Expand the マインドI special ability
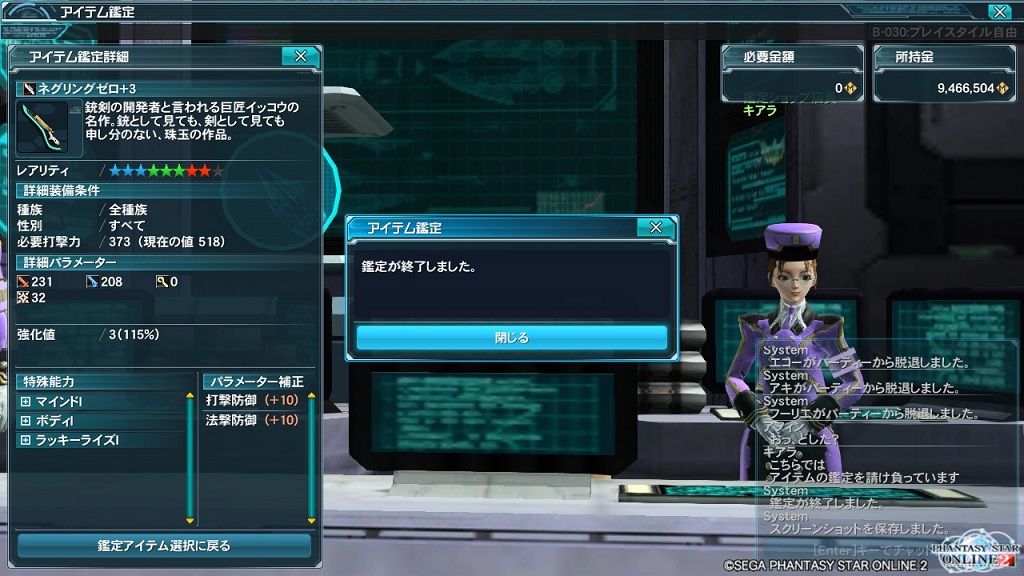The width and height of the screenshot is (1024, 576). point(26,400)
